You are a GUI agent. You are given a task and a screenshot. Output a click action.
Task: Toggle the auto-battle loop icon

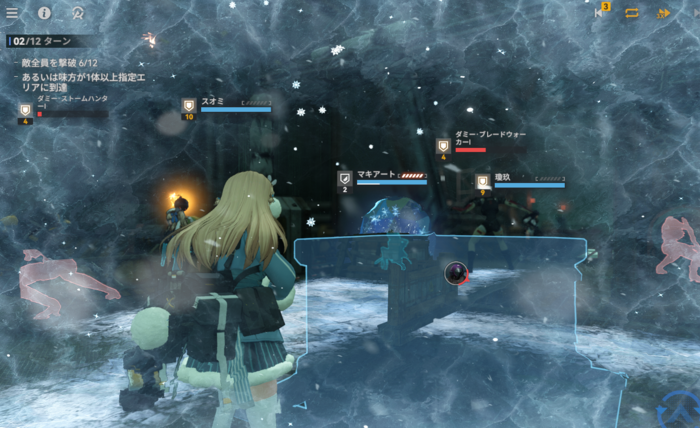[632, 13]
